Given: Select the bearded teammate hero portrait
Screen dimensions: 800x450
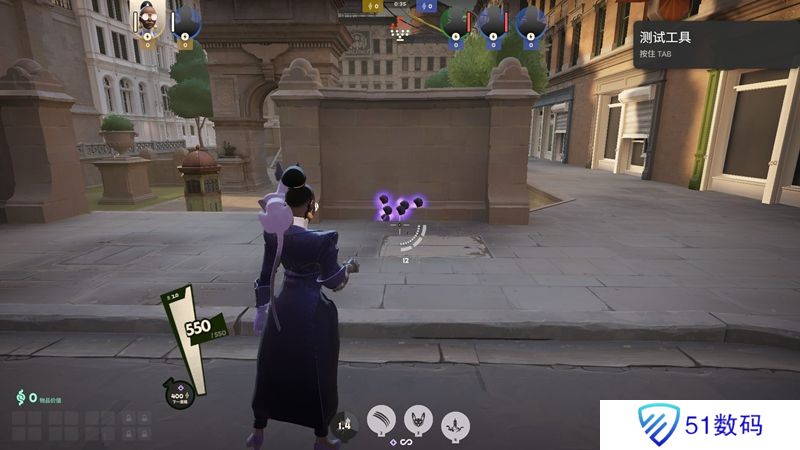Looking at the screenshot, I should [148, 19].
